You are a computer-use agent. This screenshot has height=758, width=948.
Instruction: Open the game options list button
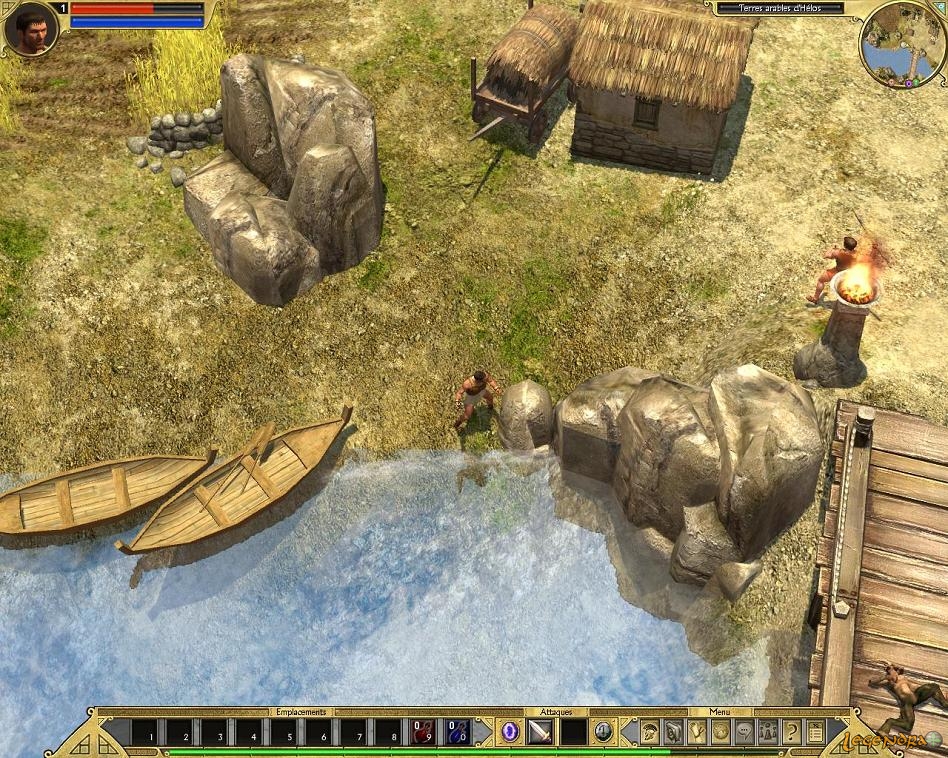[815, 732]
